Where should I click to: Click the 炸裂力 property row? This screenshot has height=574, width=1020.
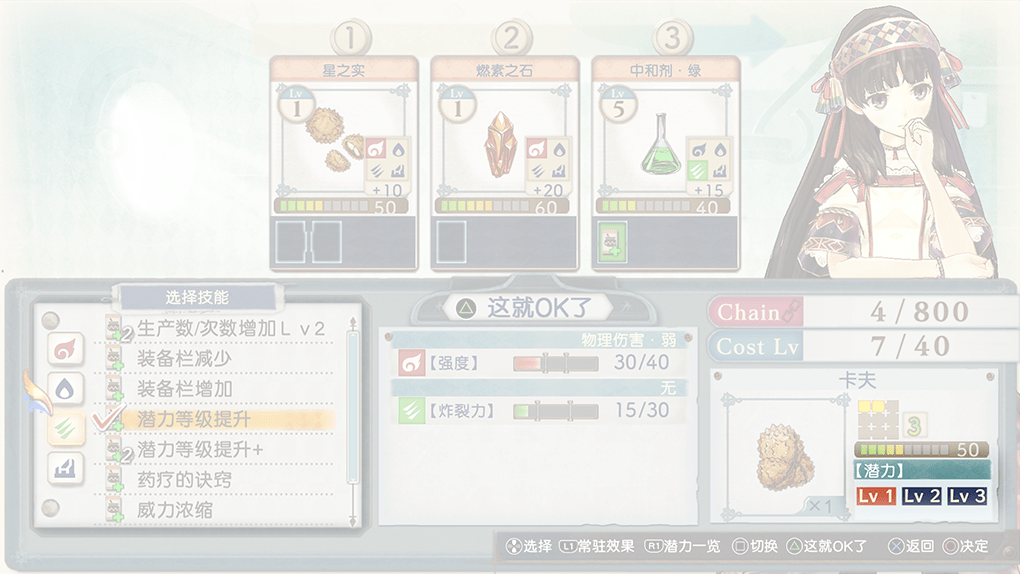(x=533, y=410)
